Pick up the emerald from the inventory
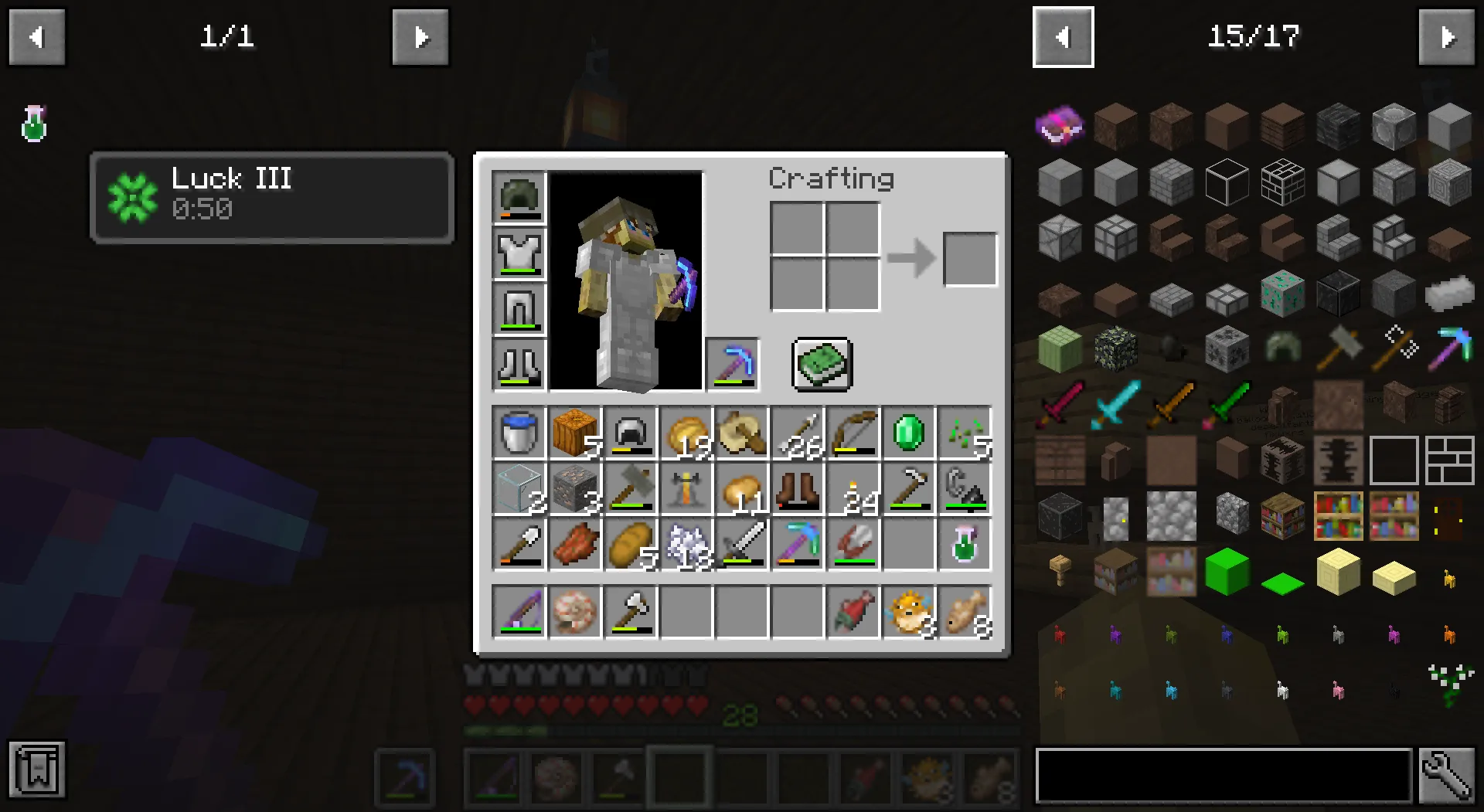Viewport: 1484px width, 812px height. pos(908,433)
